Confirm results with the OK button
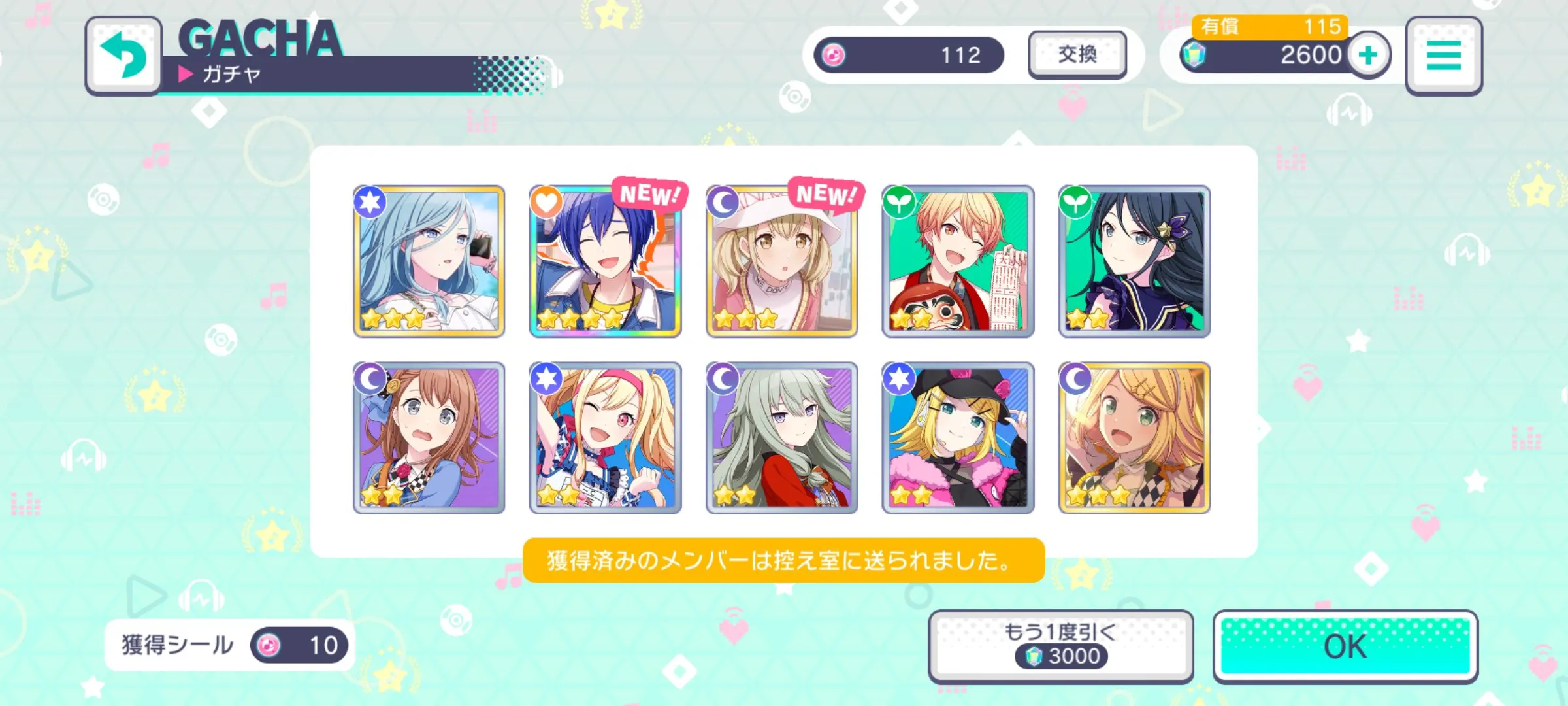This screenshot has height=706, width=1568. coord(1345,647)
